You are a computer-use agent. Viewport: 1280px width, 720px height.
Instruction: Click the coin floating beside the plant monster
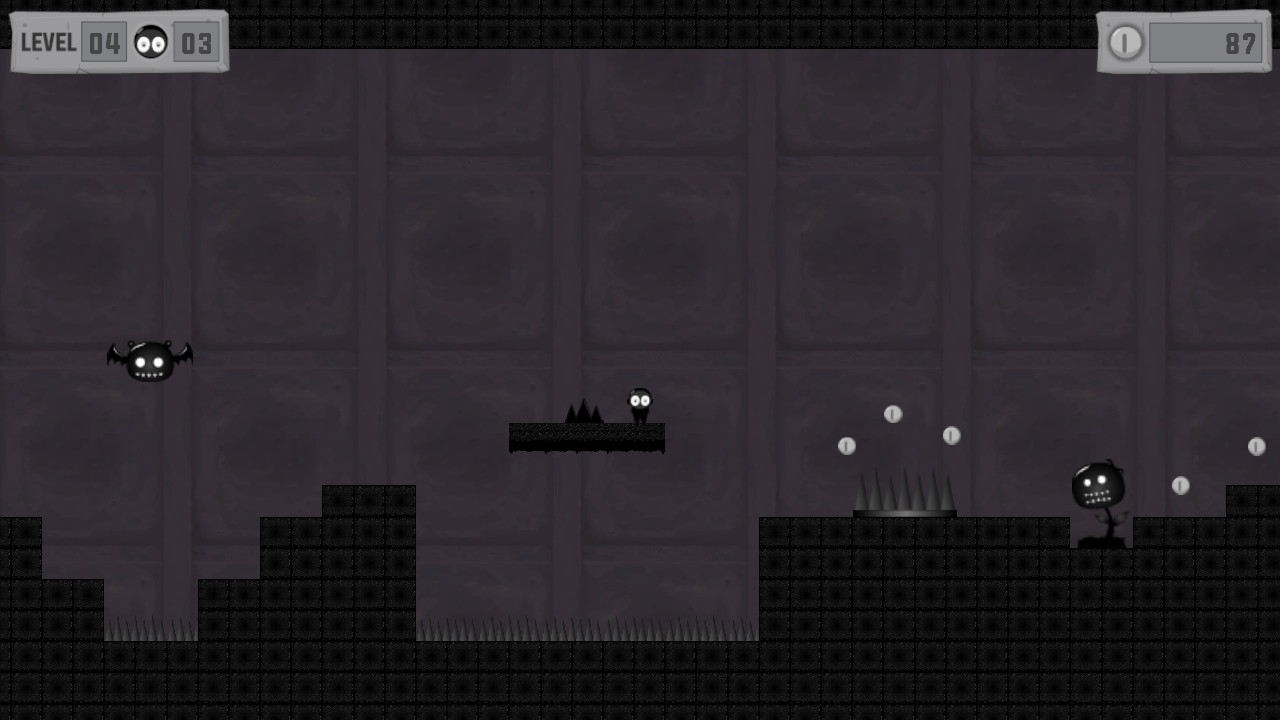[x=1181, y=486]
